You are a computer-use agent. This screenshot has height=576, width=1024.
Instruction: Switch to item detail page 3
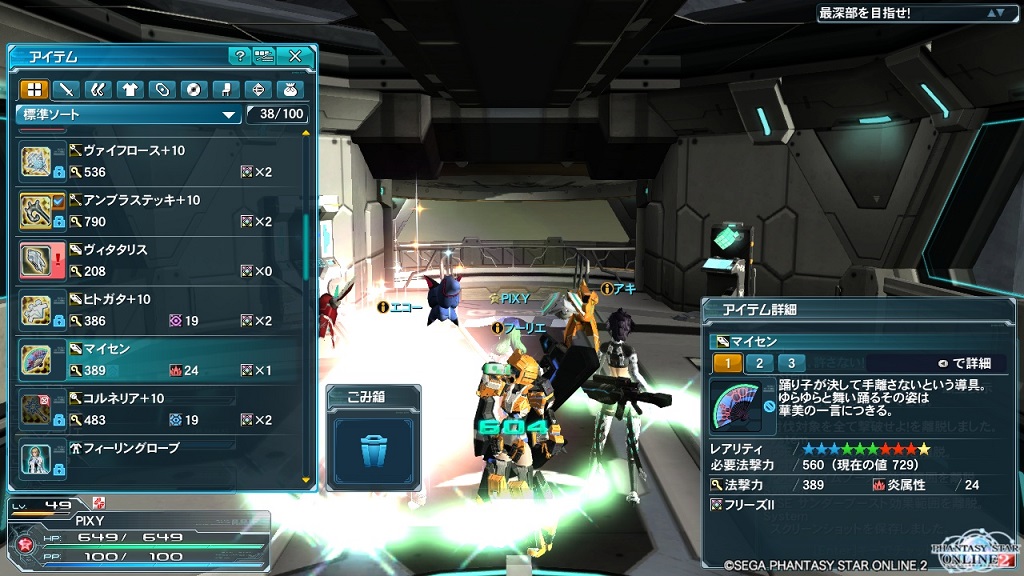pos(791,363)
